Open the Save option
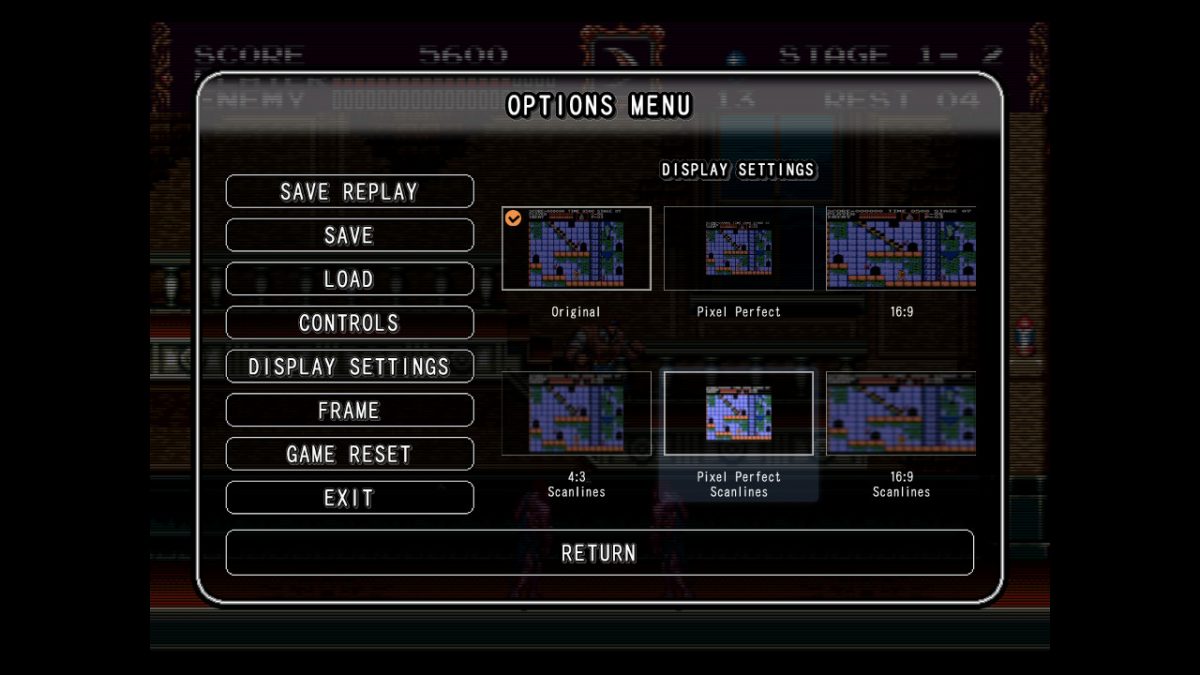Viewport: 1200px width, 675px height. (x=349, y=235)
